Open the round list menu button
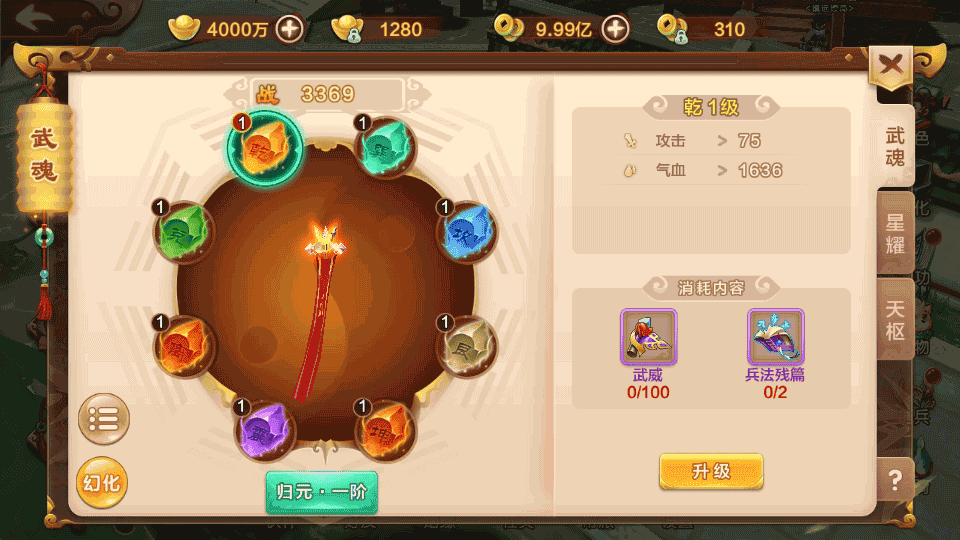This screenshot has width=960, height=540. [x=103, y=420]
